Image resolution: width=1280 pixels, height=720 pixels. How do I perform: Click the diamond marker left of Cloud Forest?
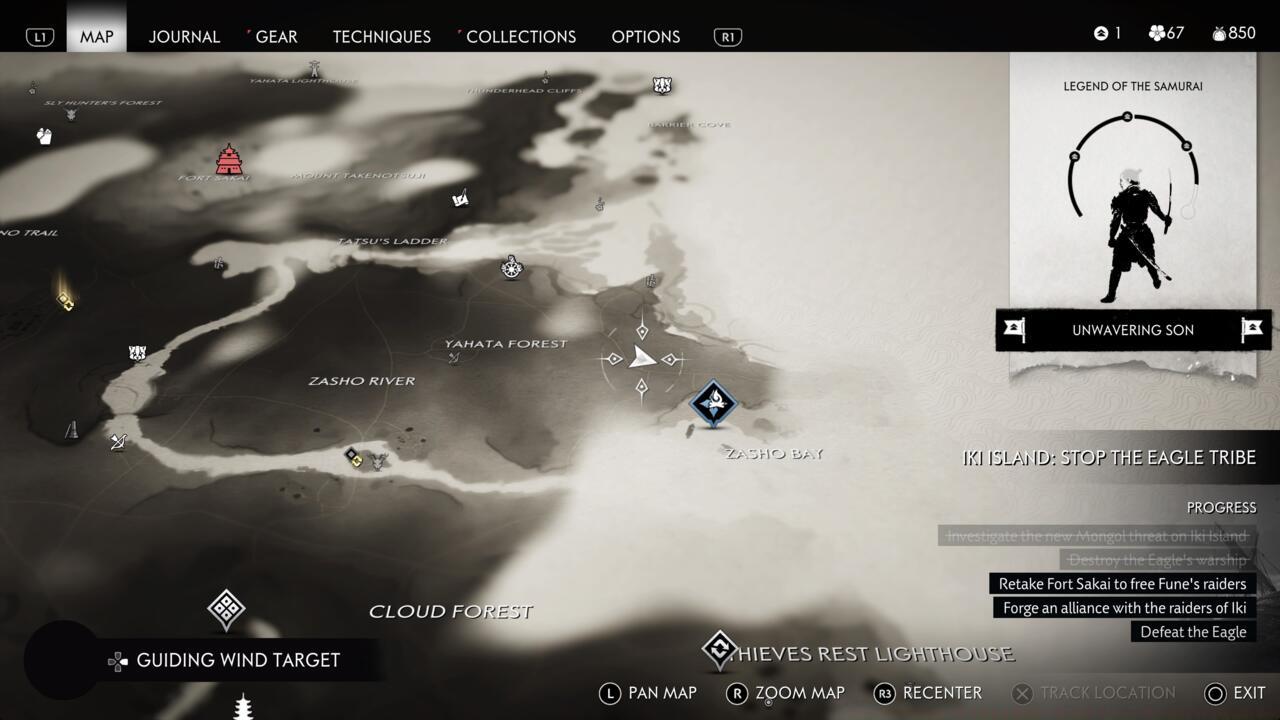[226, 608]
